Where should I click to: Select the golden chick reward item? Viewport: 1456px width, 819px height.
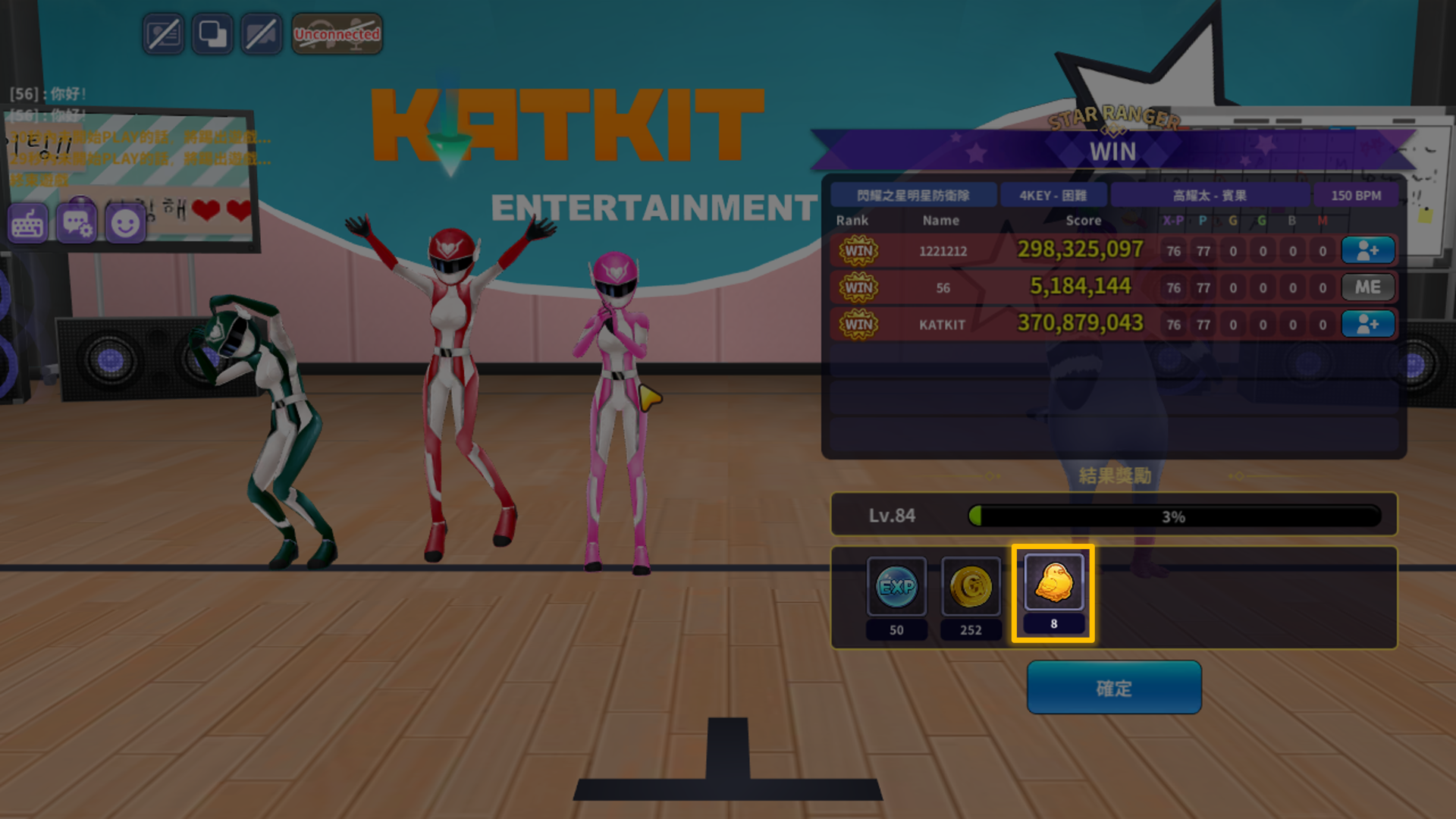[1053, 582]
